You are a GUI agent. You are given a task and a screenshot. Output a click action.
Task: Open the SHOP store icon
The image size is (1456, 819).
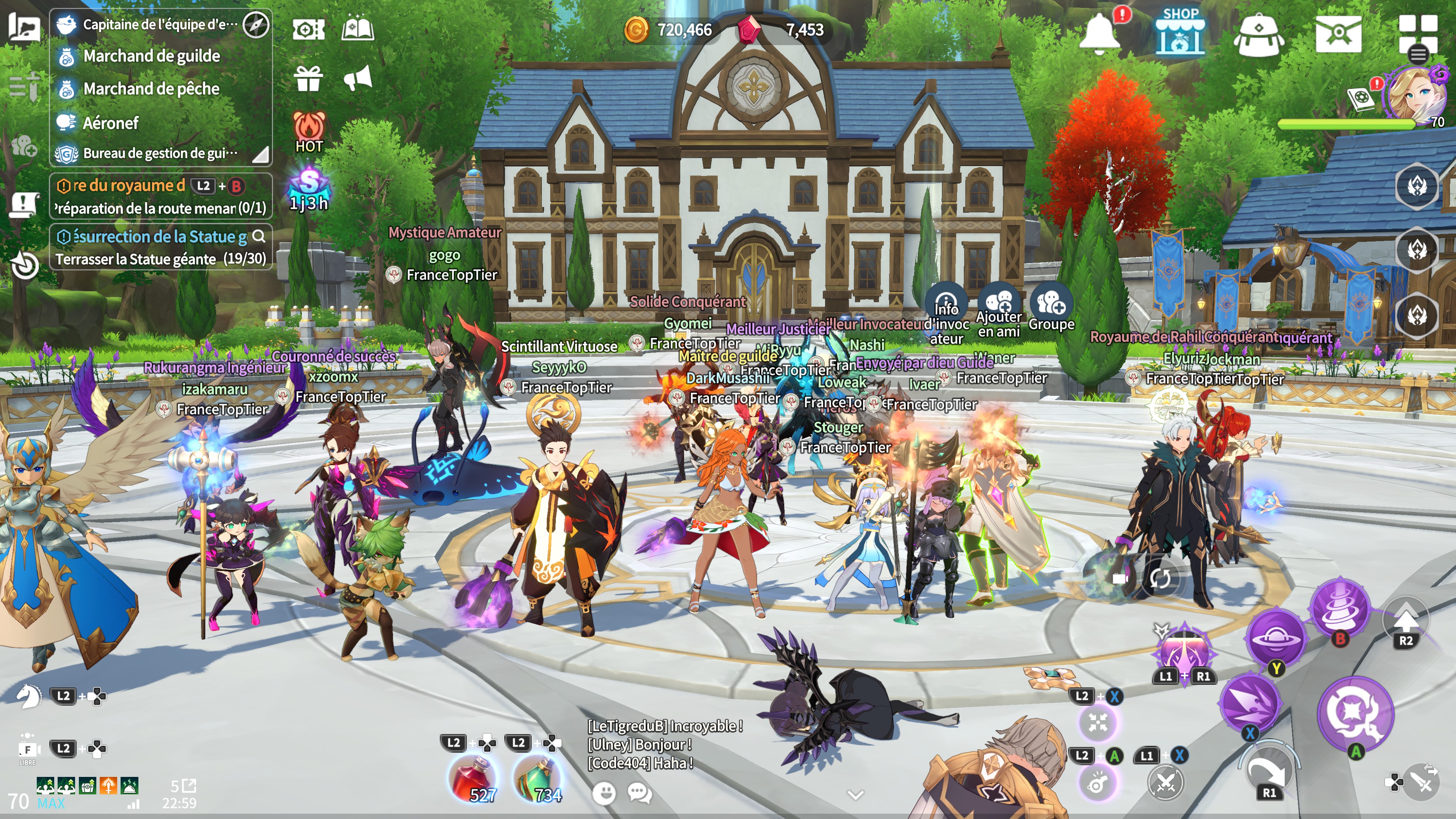[x=1180, y=33]
